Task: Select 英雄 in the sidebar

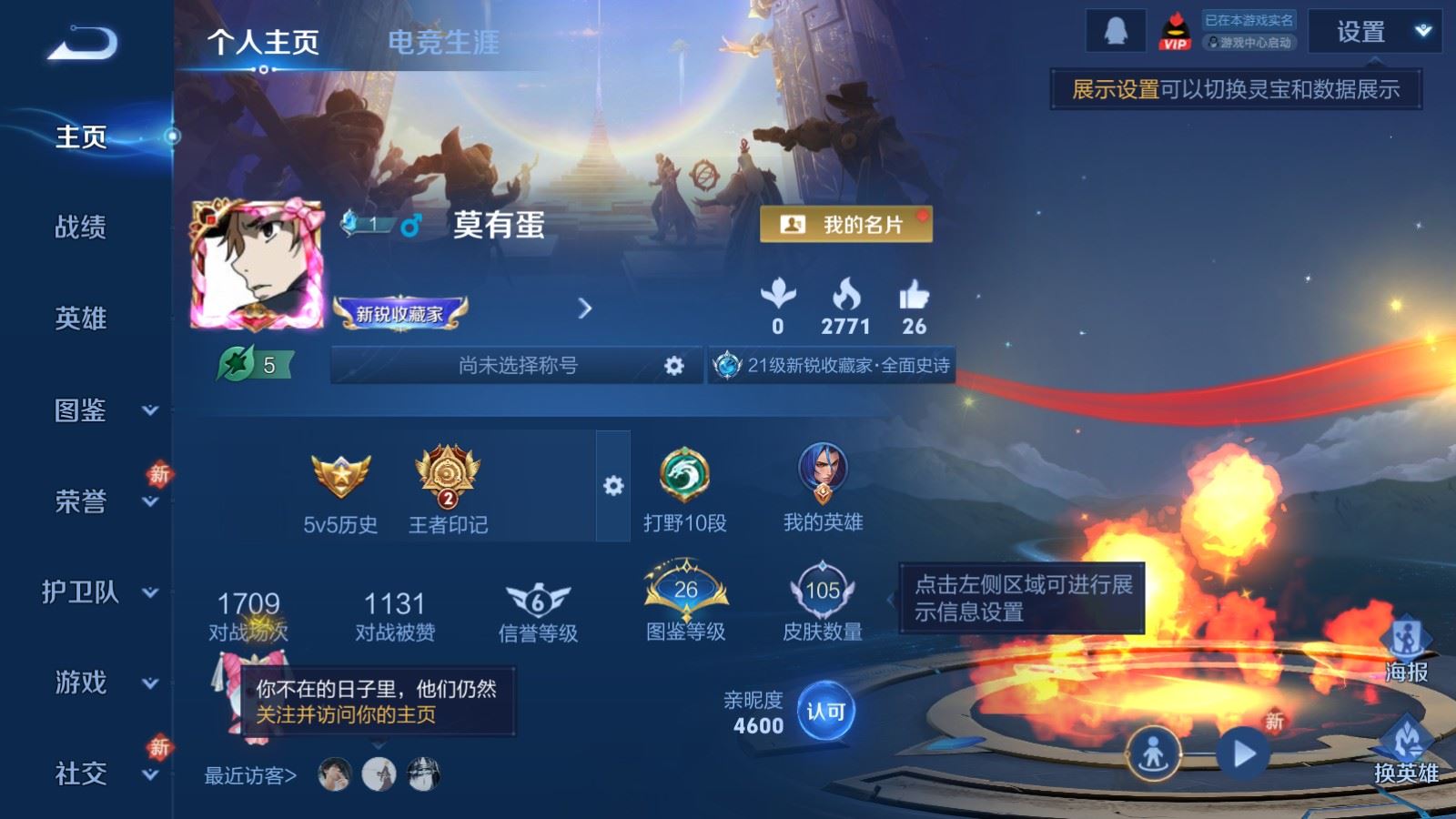Action: [x=81, y=318]
